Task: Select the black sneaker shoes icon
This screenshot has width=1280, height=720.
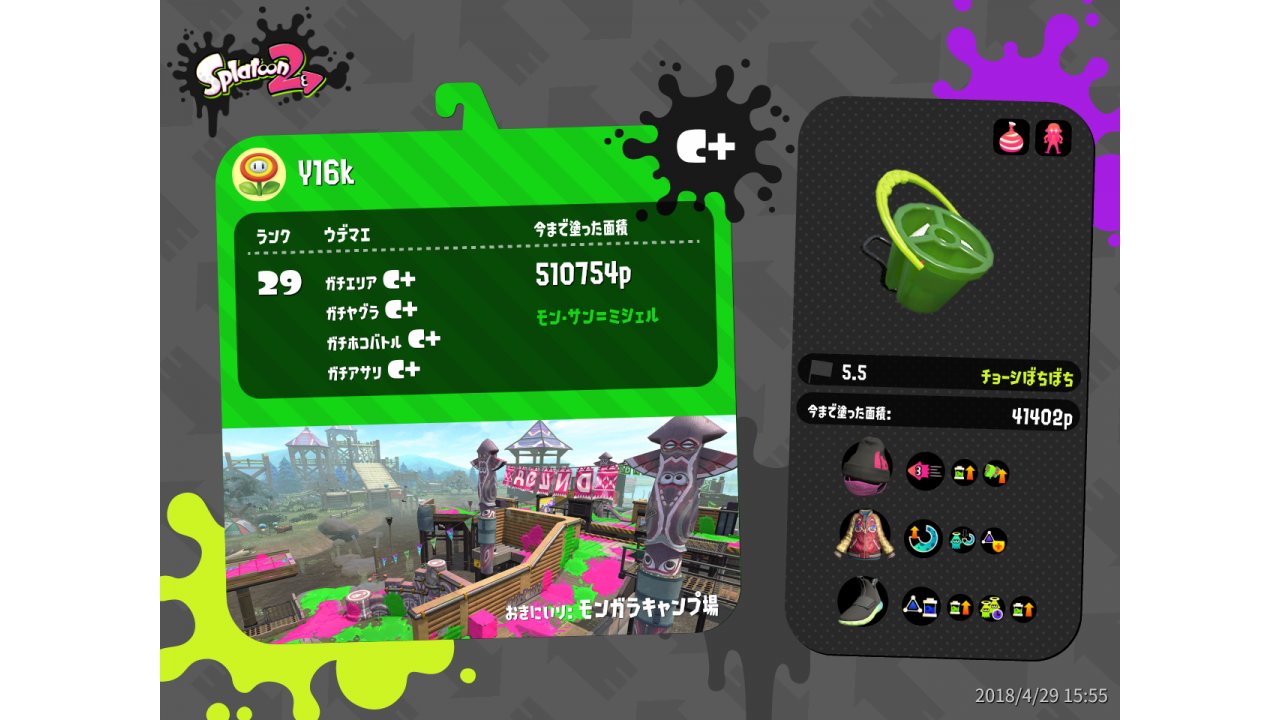Action: [x=863, y=603]
